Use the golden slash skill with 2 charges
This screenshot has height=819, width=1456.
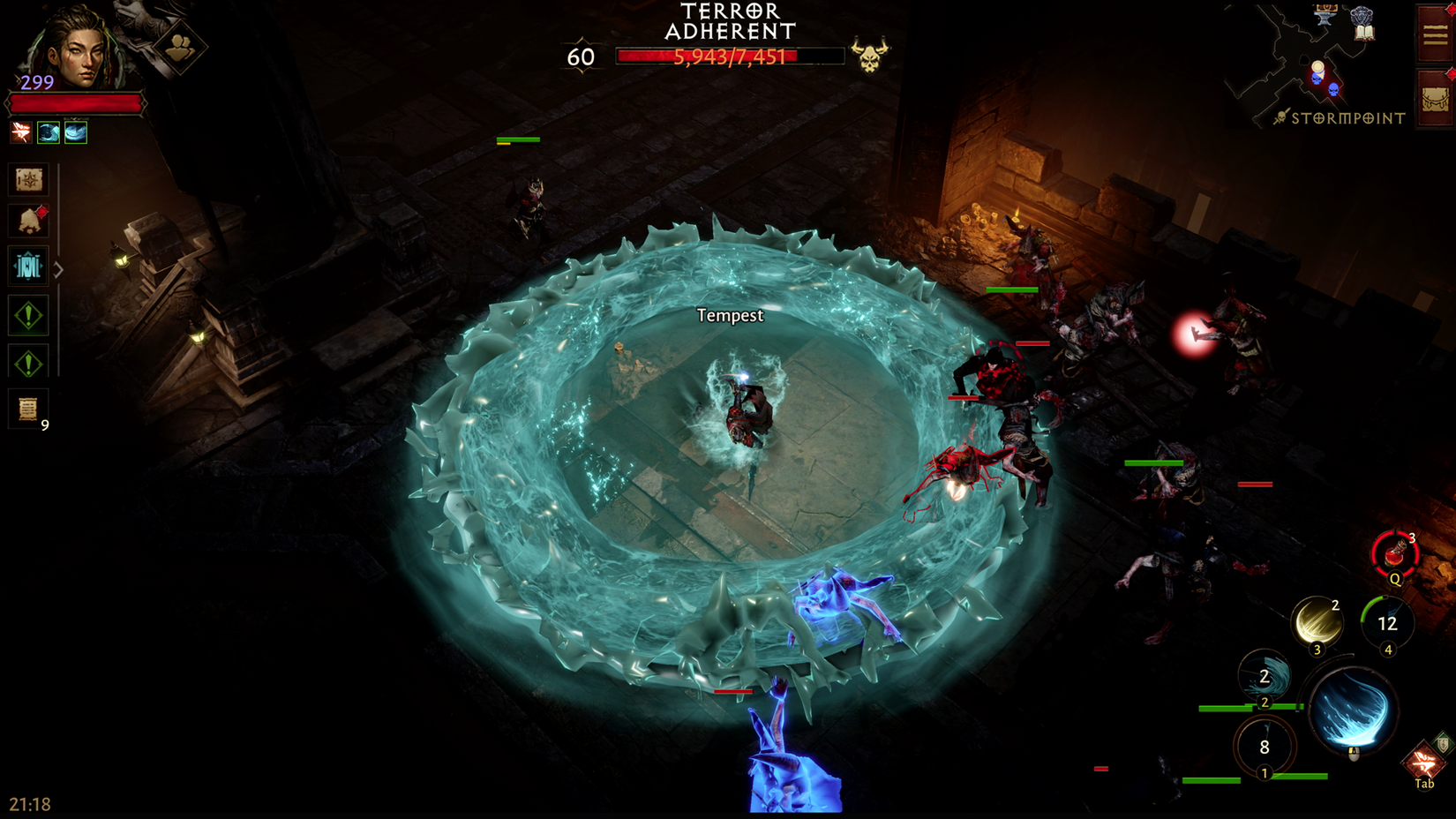pos(1317,622)
